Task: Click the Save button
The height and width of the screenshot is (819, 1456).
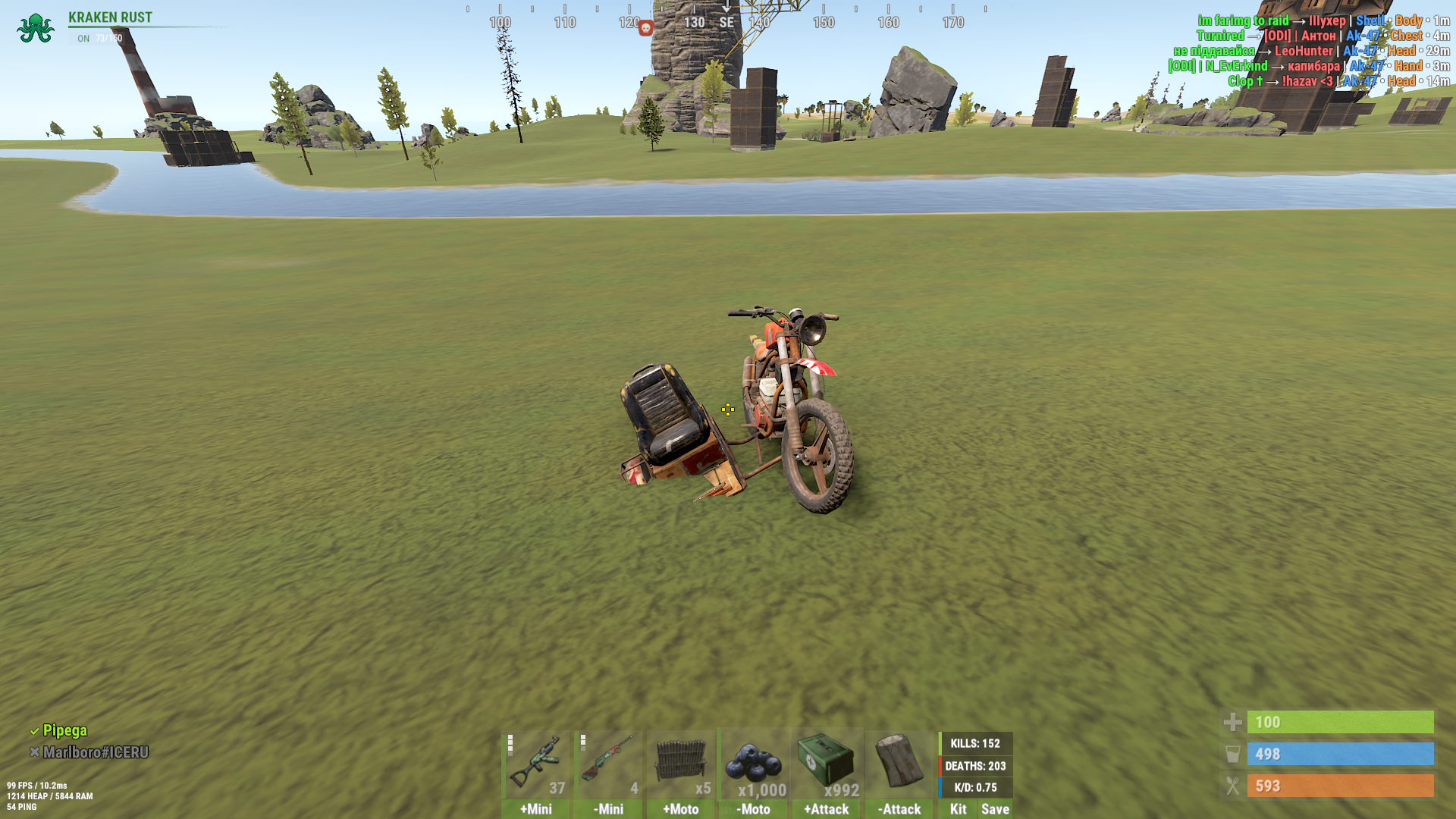Action: (995, 809)
